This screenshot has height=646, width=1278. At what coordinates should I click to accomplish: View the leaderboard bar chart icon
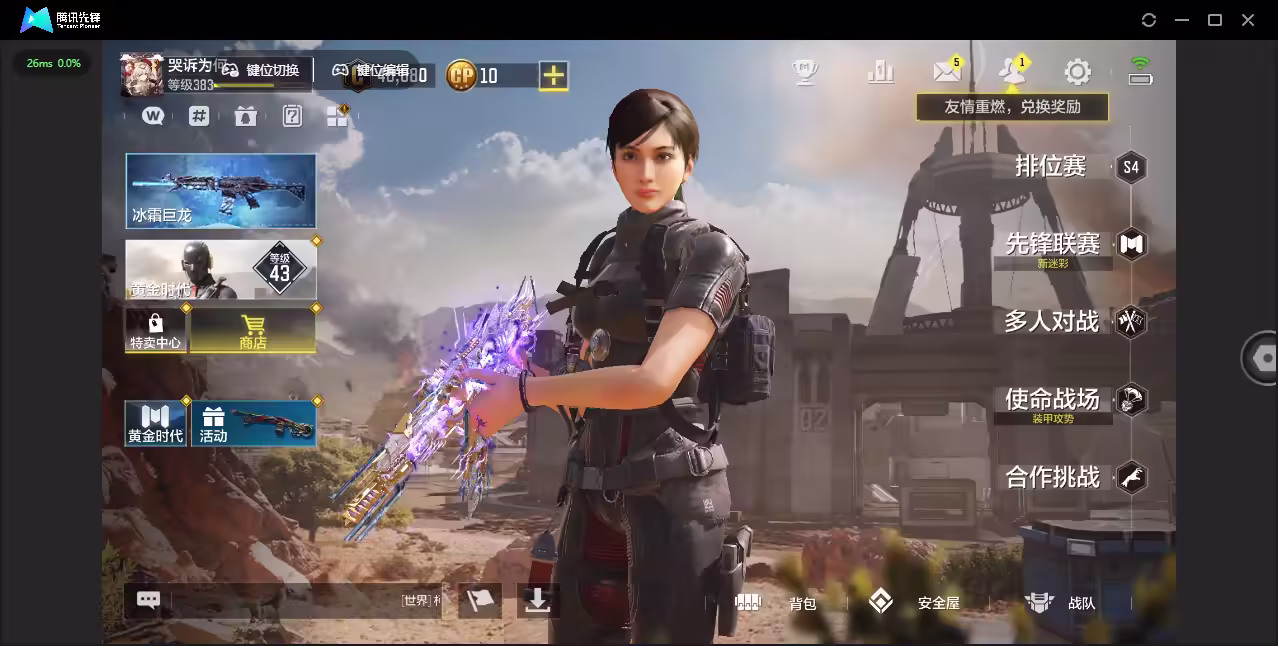(x=881, y=71)
